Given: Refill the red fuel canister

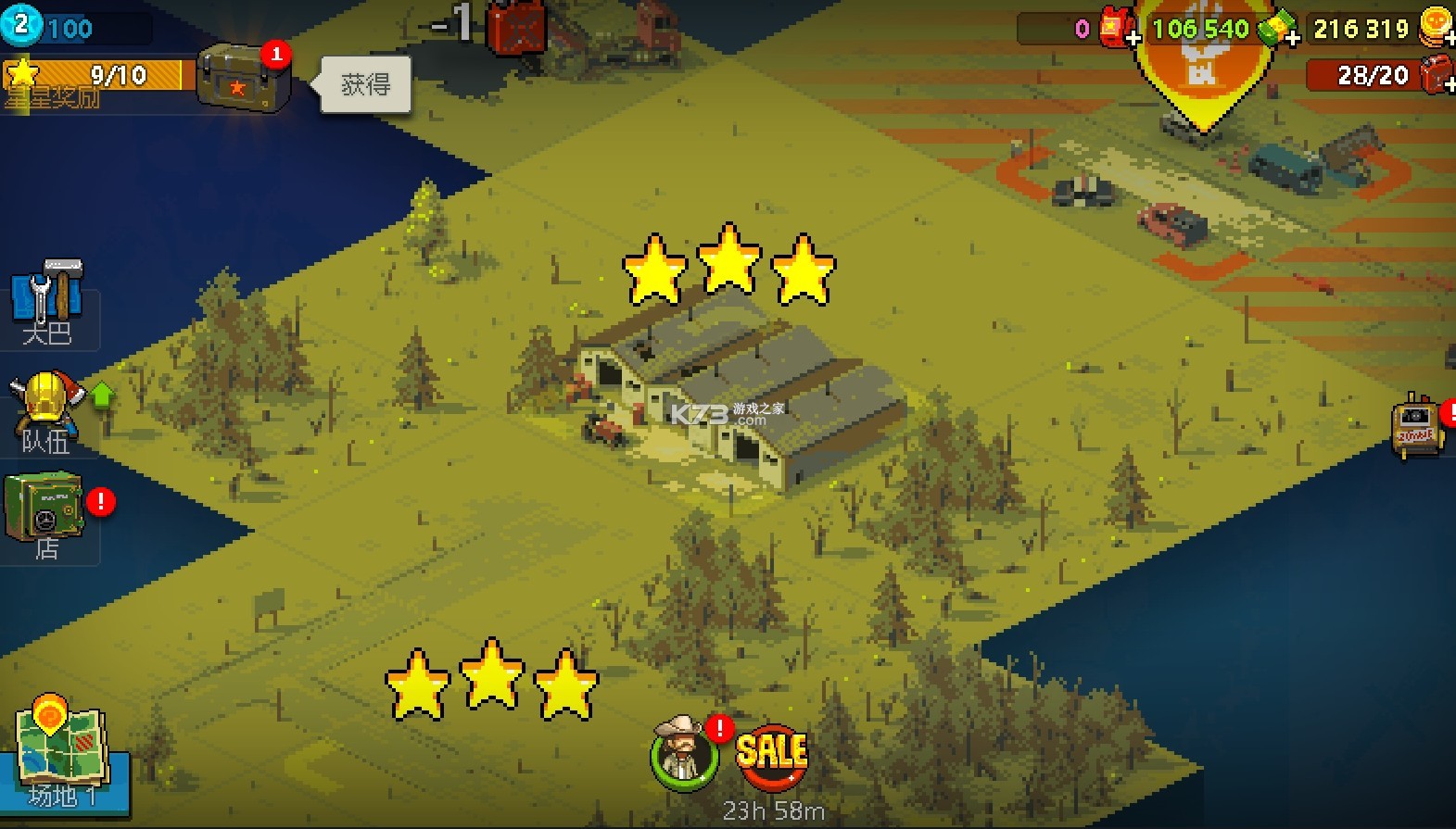Looking at the screenshot, I should (1448, 83).
